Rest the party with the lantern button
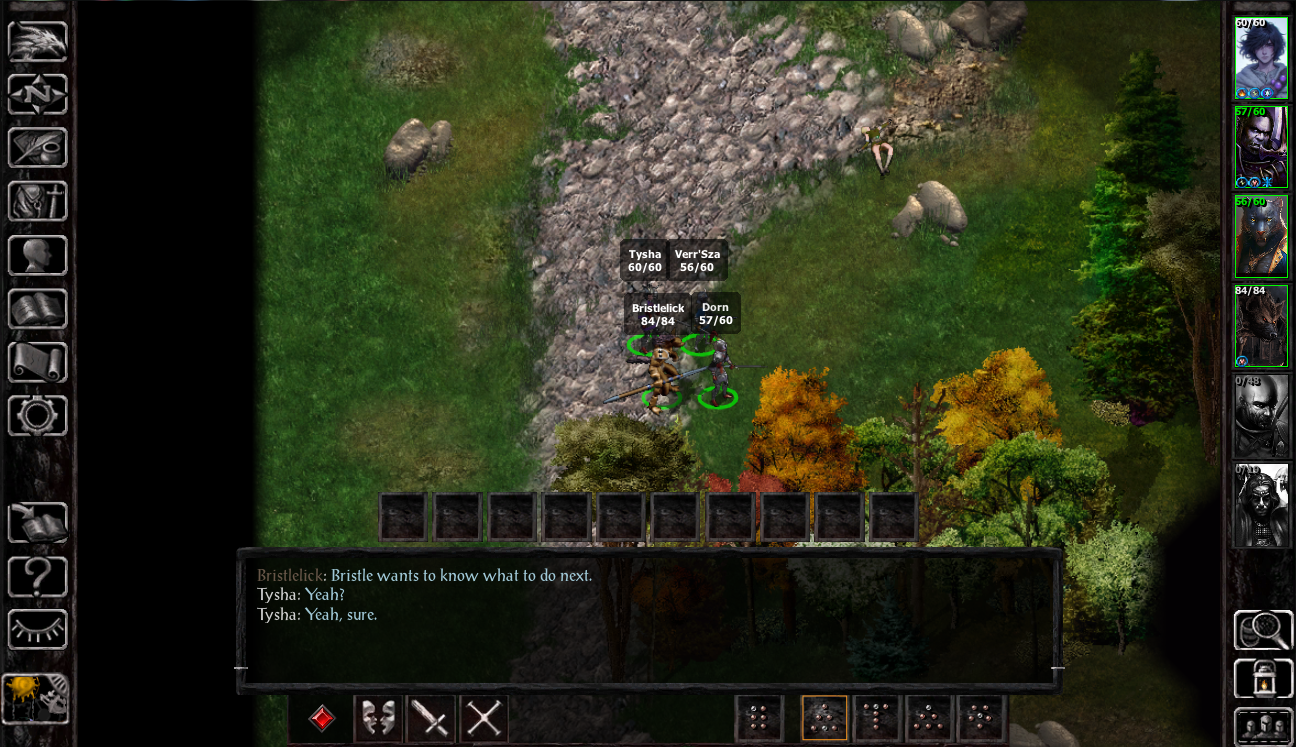 click(1263, 678)
